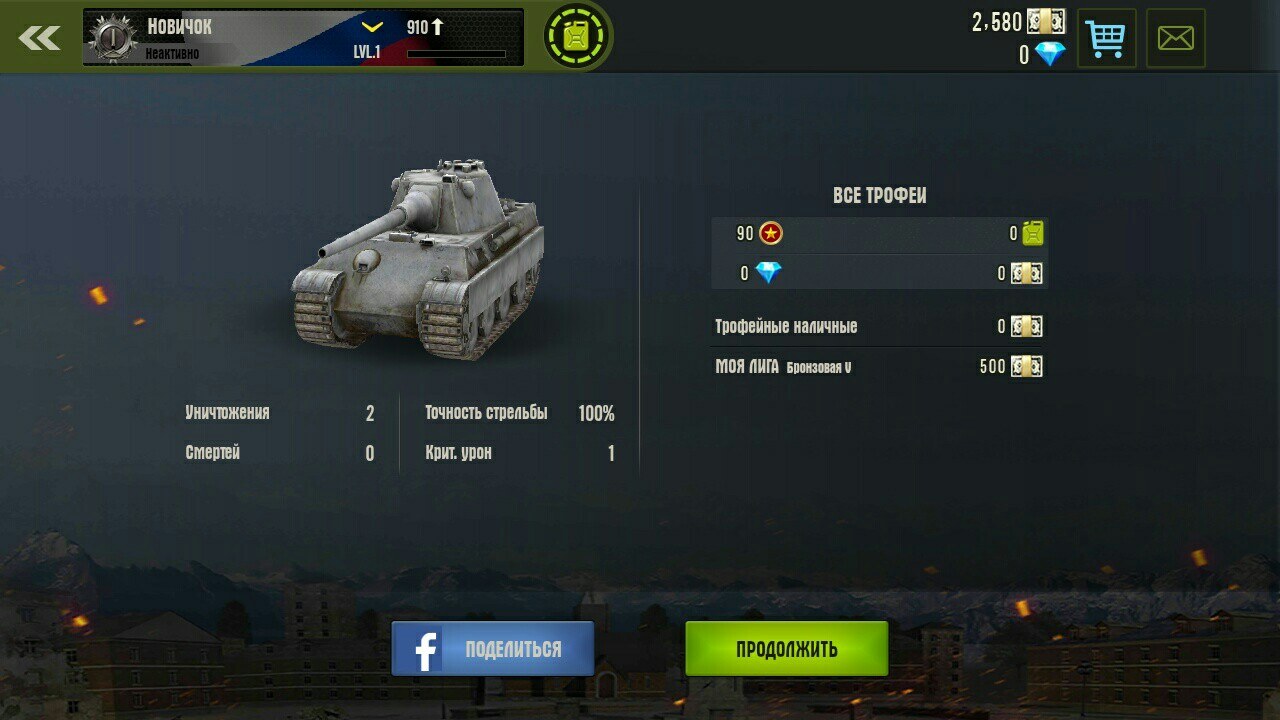Open the Новичок player profile panel

302,38
